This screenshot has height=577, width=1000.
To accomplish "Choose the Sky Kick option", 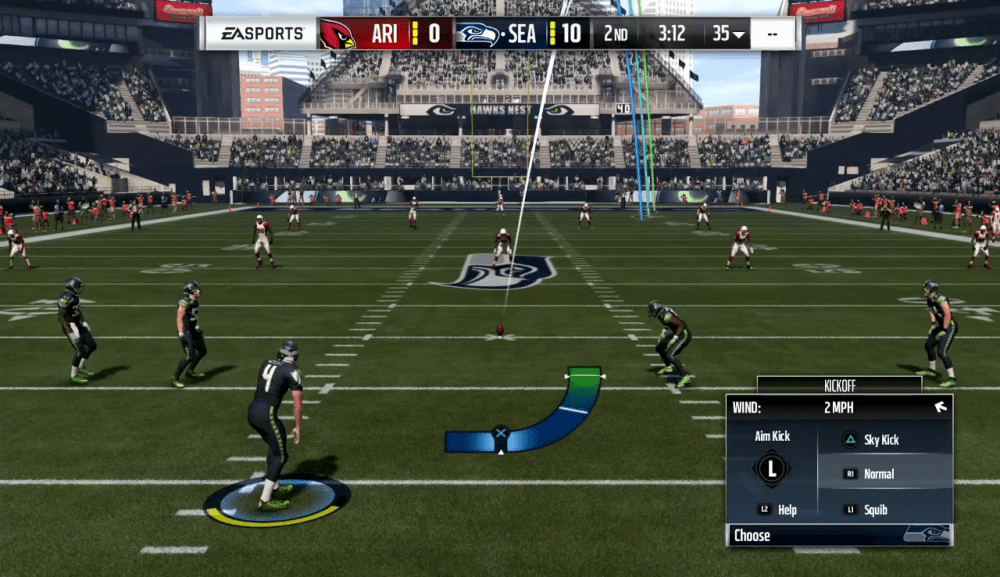I will point(880,440).
